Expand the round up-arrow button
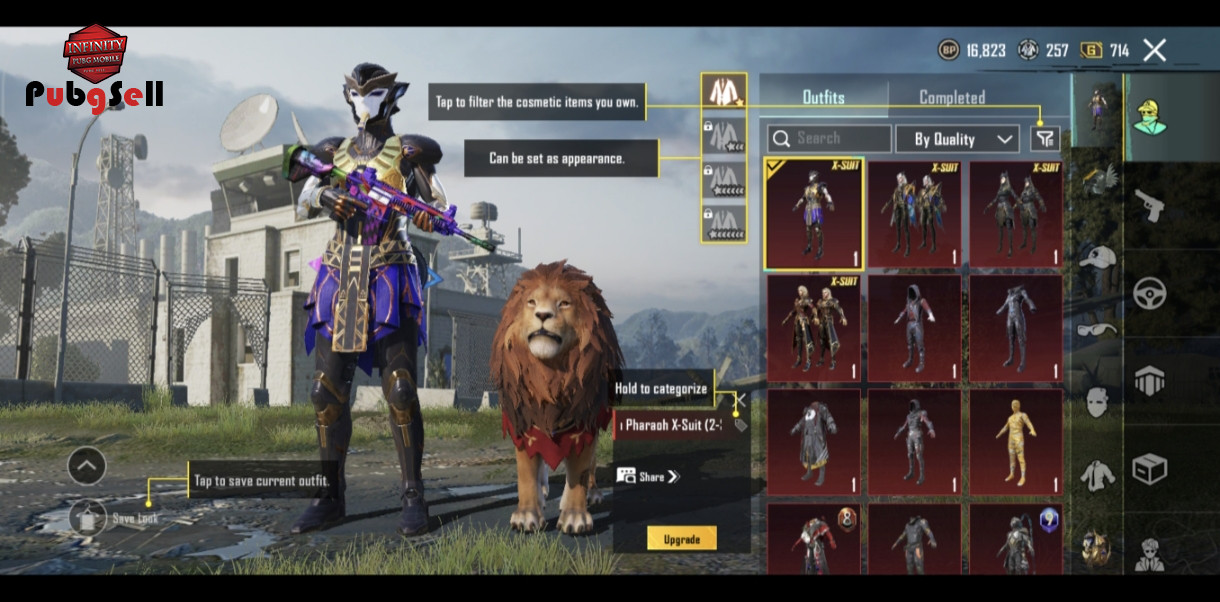The height and width of the screenshot is (602, 1220). click(87, 465)
